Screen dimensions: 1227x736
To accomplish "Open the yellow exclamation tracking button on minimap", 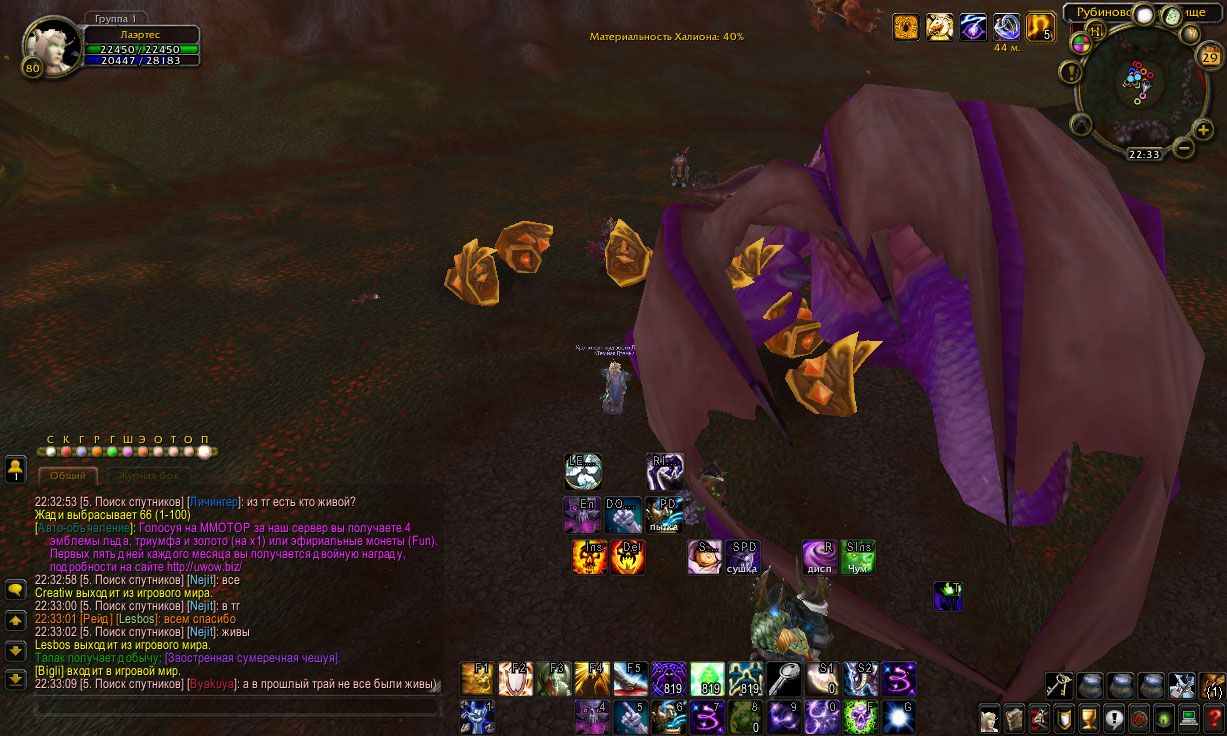I will (x=1073, y=72).
